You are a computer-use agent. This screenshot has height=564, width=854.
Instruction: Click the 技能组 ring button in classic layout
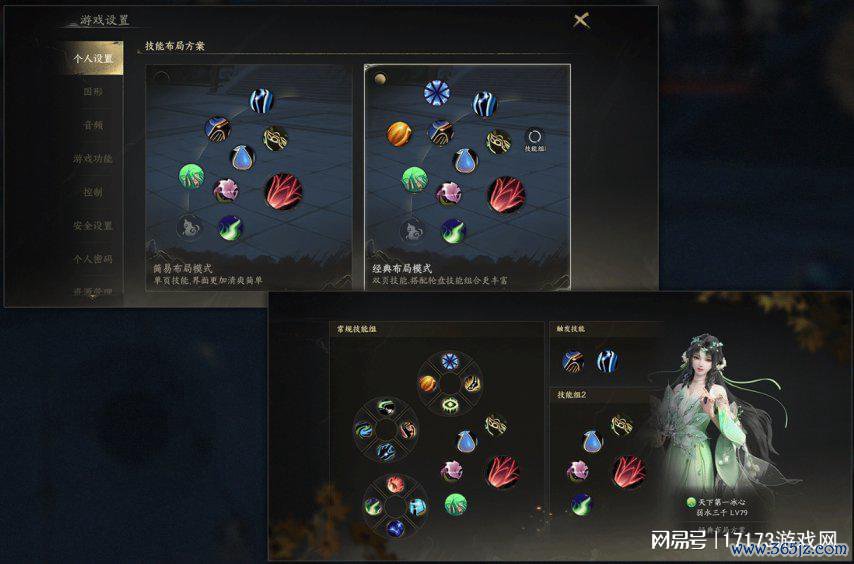[535, 139]
